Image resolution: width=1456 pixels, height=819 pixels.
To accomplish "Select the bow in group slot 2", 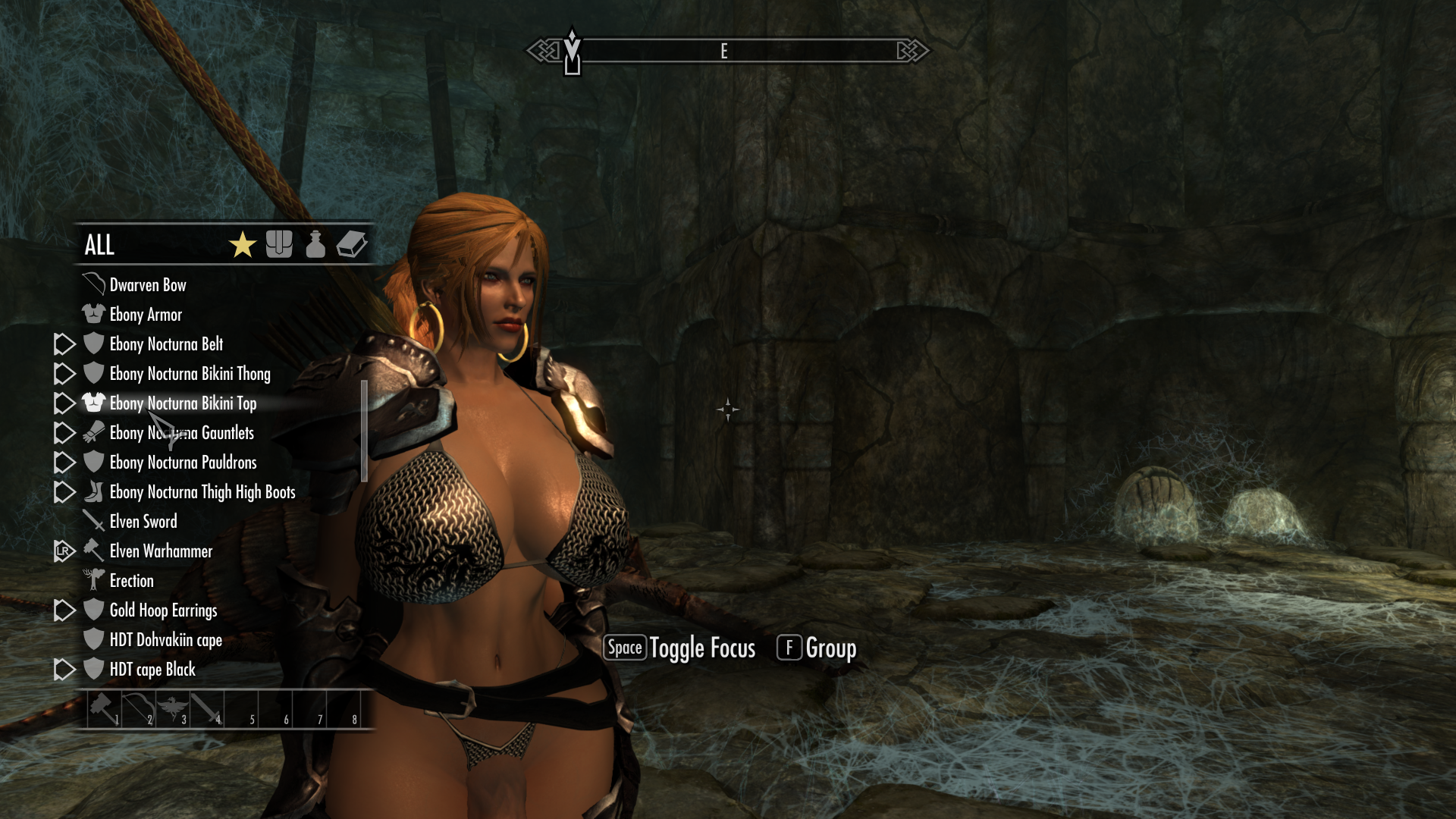I will (x=137, y=710).
